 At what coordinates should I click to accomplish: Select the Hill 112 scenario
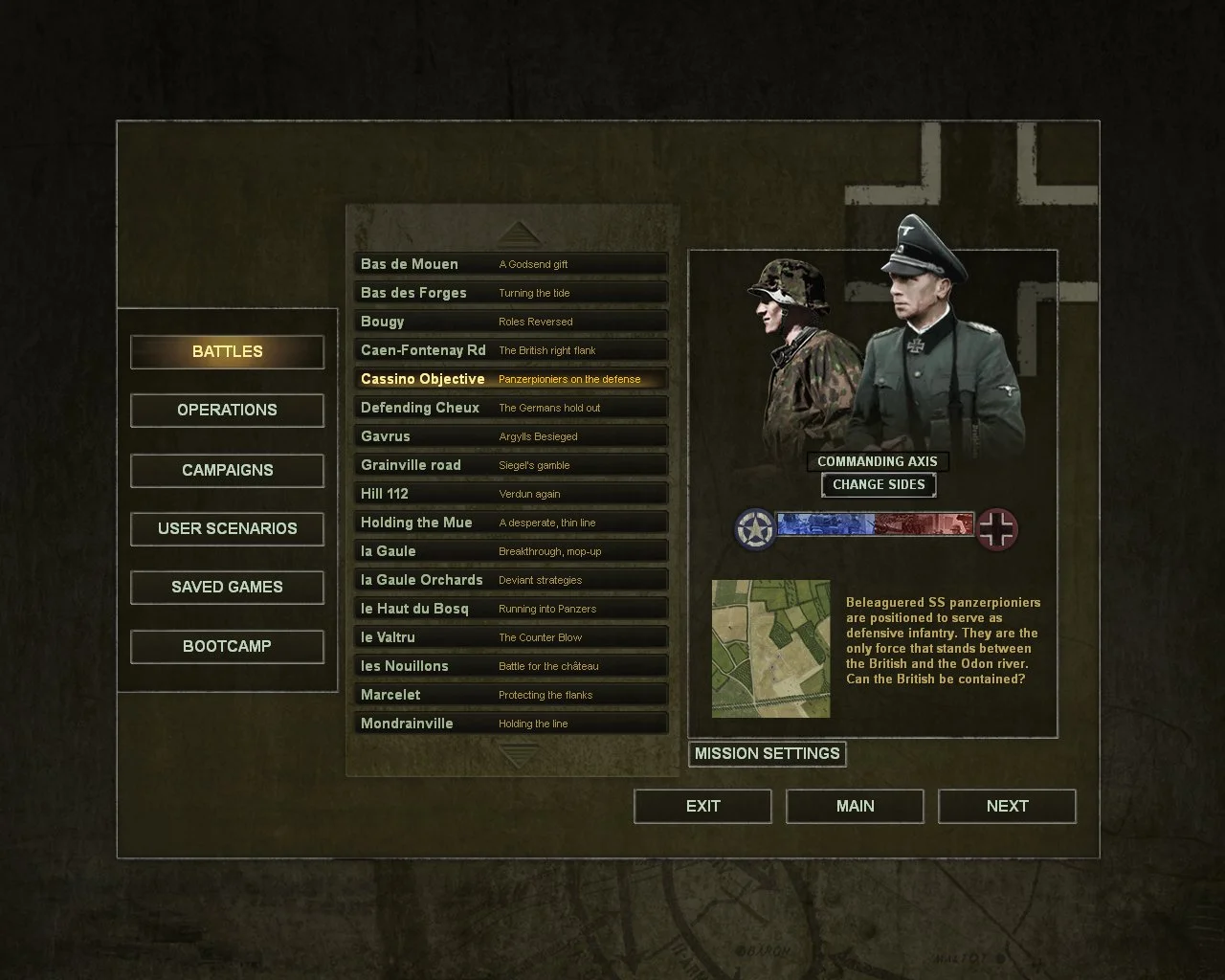(x=510, y=493)
